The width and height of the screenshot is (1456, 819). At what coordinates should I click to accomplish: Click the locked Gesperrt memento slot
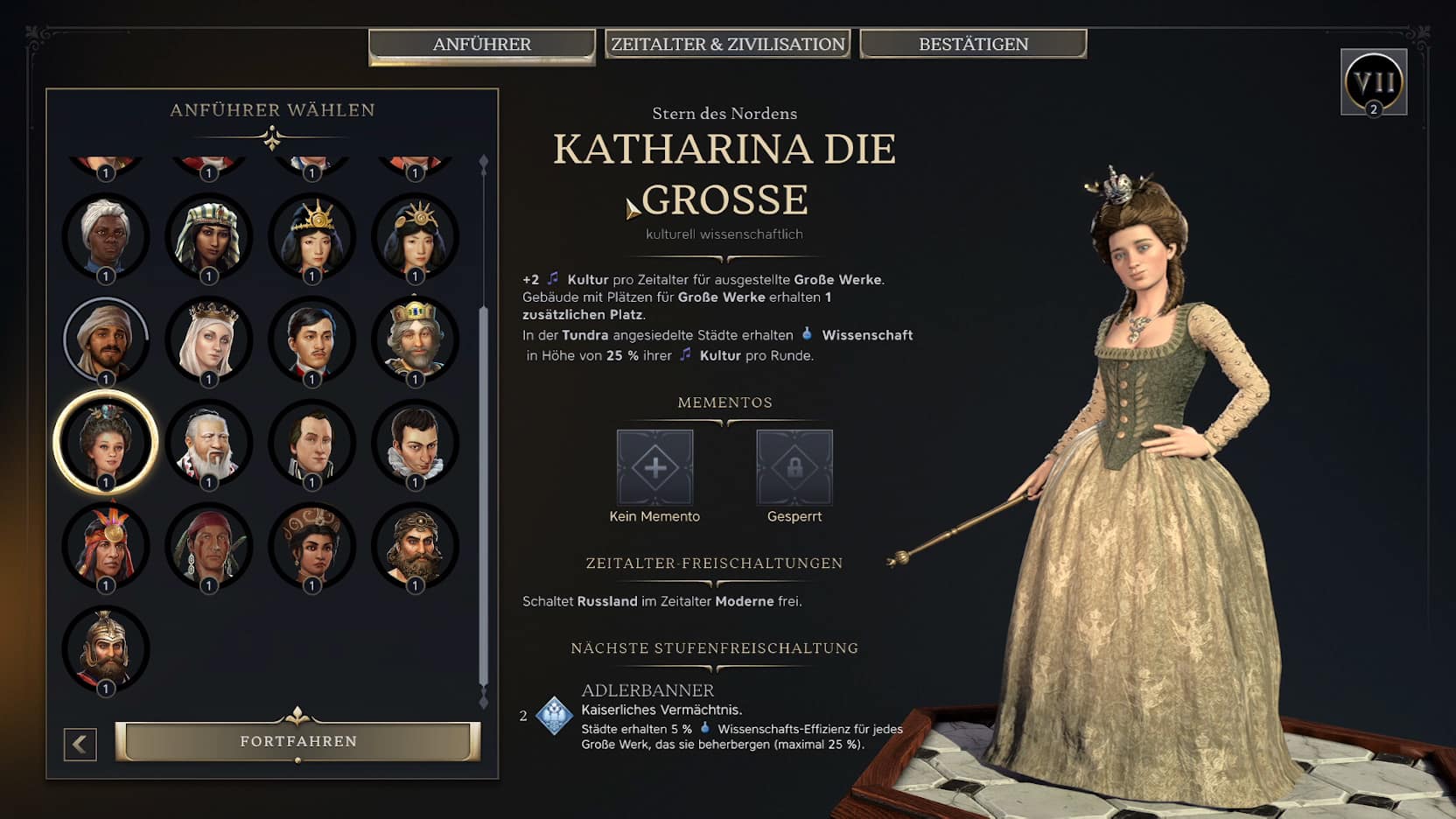pyautogui.click(x=794, y=467)
